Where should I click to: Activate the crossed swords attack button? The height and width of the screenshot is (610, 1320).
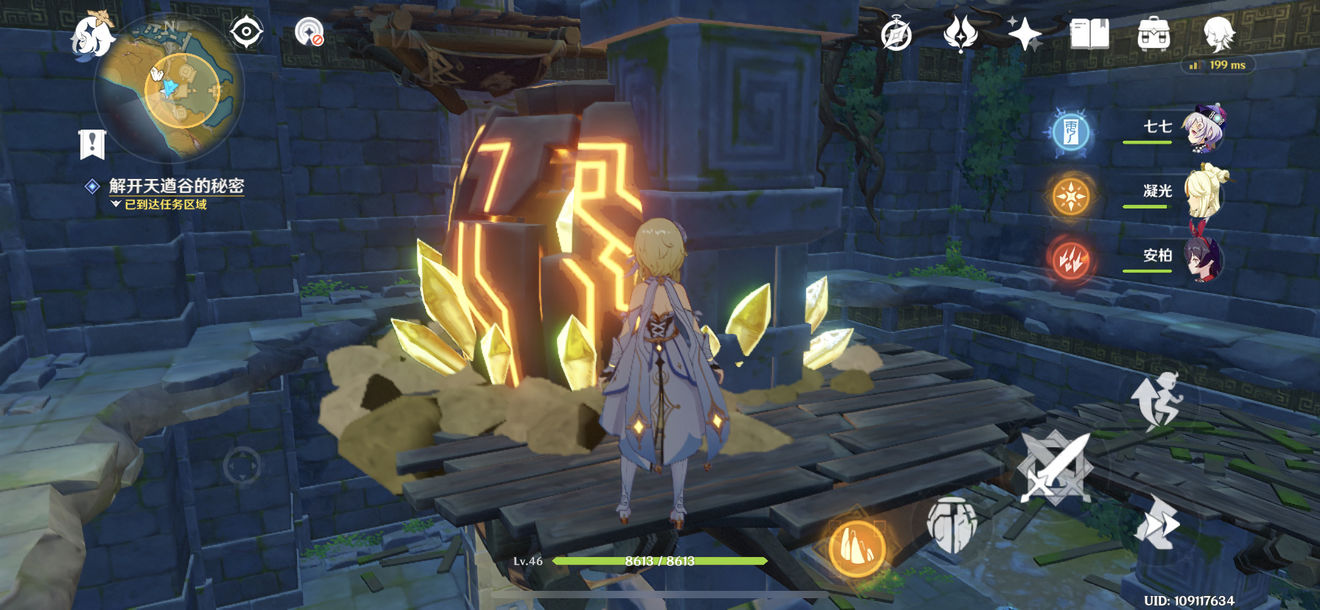click(x=1054, y=468)
